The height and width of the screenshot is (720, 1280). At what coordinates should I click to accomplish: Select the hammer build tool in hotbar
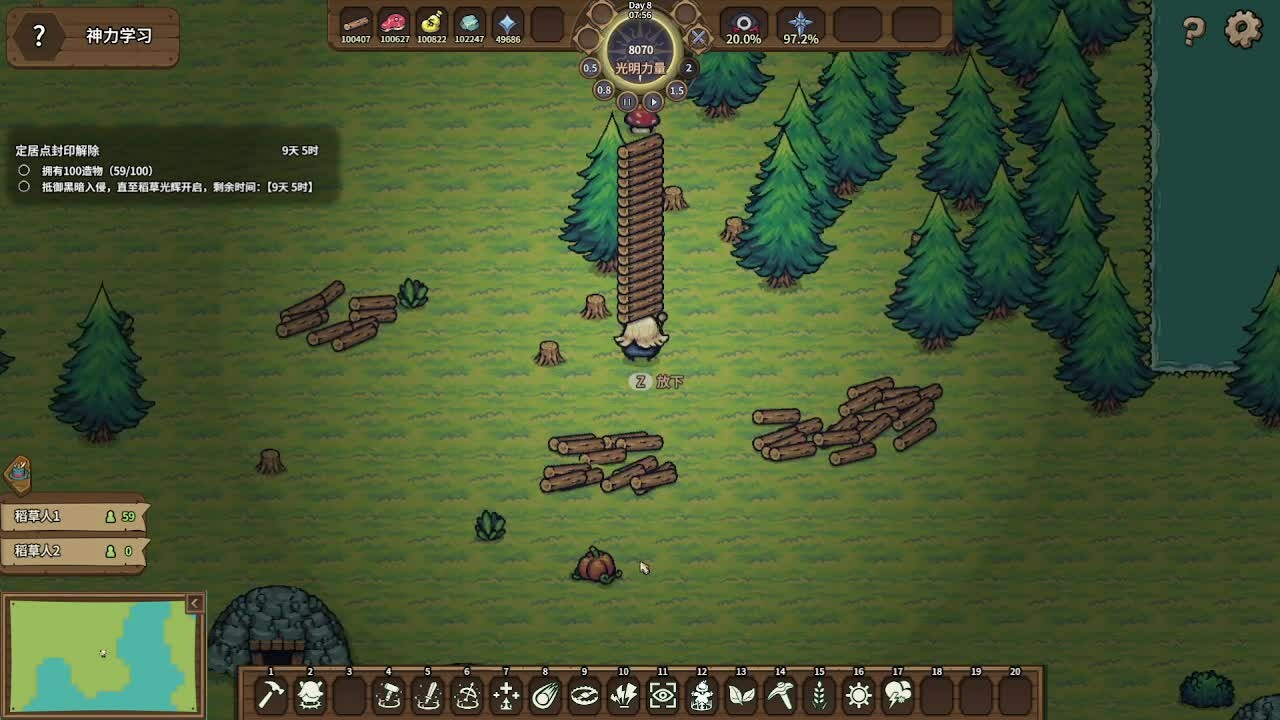click(x=270, y=695)
